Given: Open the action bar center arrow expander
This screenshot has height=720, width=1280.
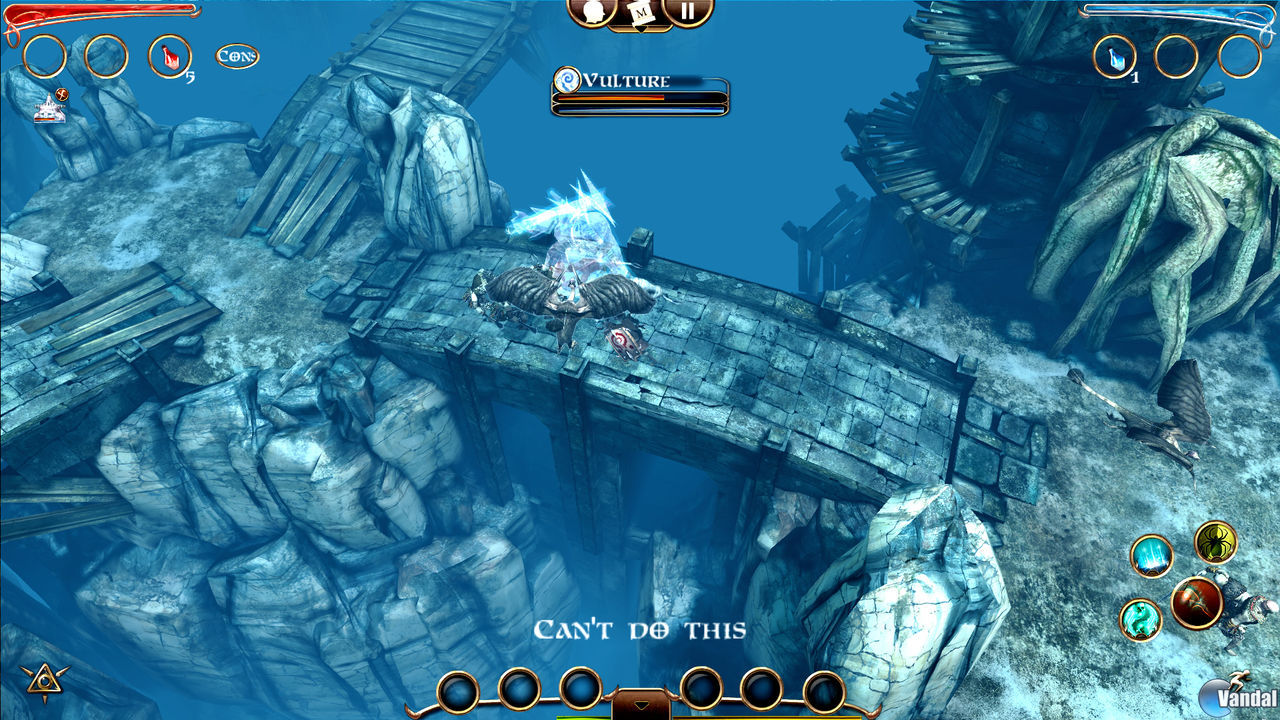Looking at the screenshot, I should [x=643, y=703].
